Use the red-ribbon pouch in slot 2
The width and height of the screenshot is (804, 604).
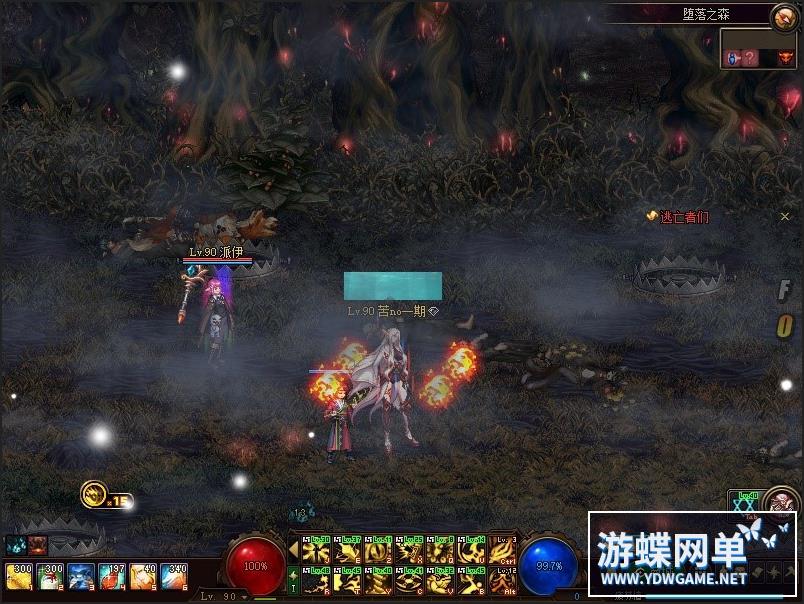(49, 576)
